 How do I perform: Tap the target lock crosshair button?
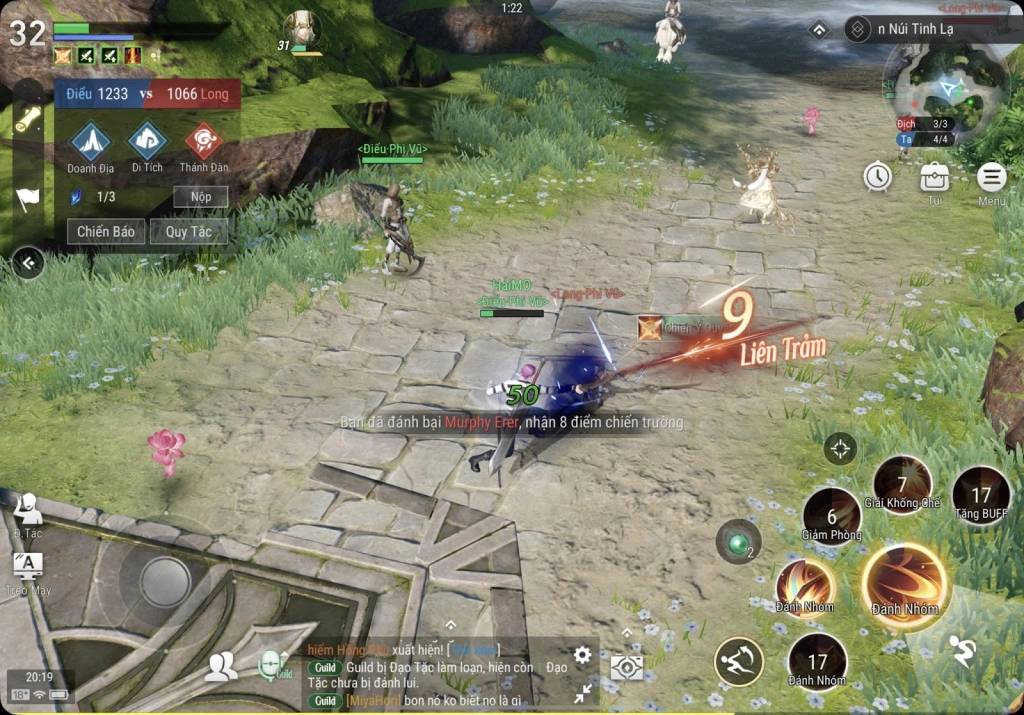[x=840, y=448]
